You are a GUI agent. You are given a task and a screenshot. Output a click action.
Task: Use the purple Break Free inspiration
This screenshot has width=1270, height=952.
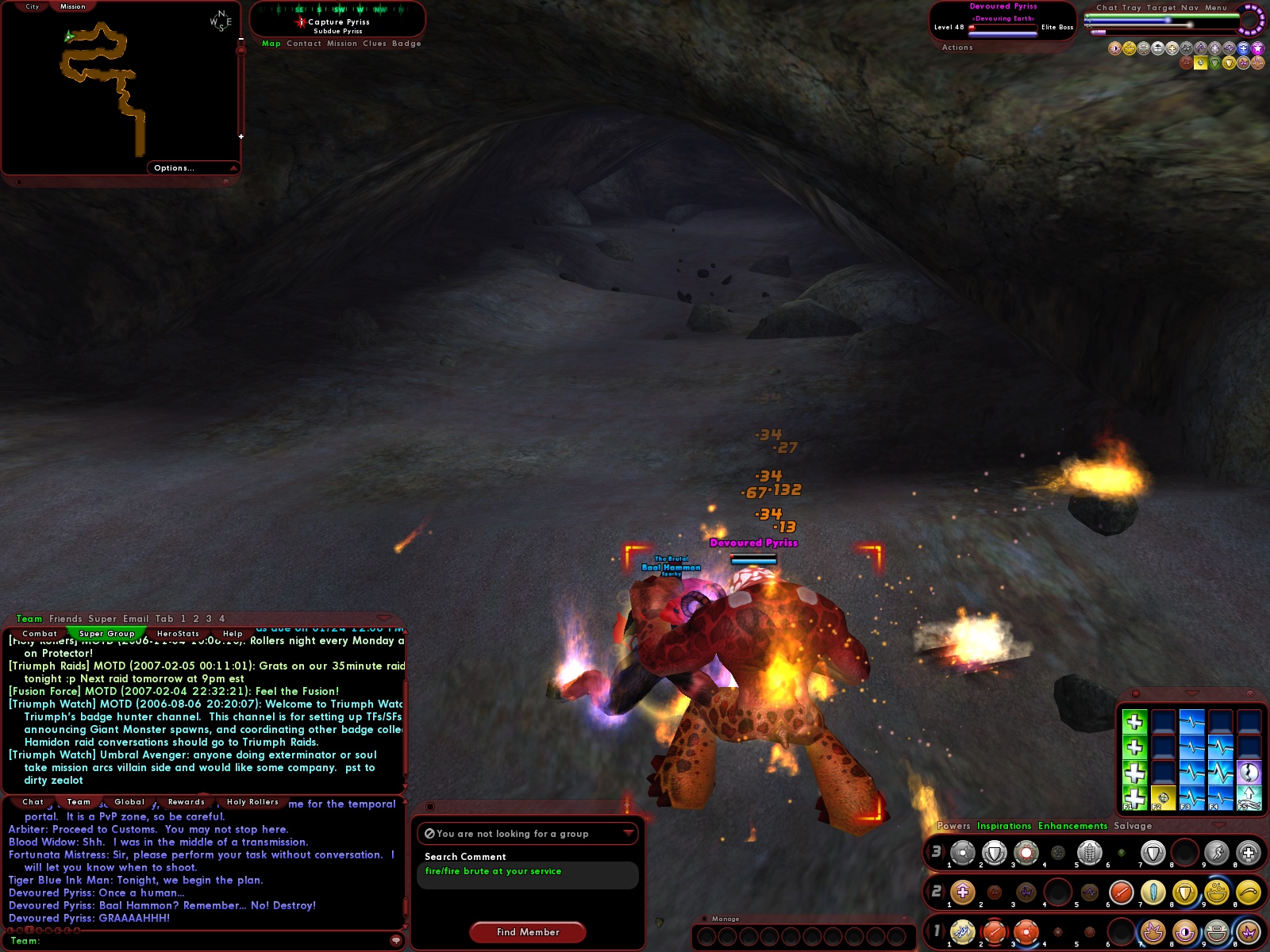tap(1249, 773)
